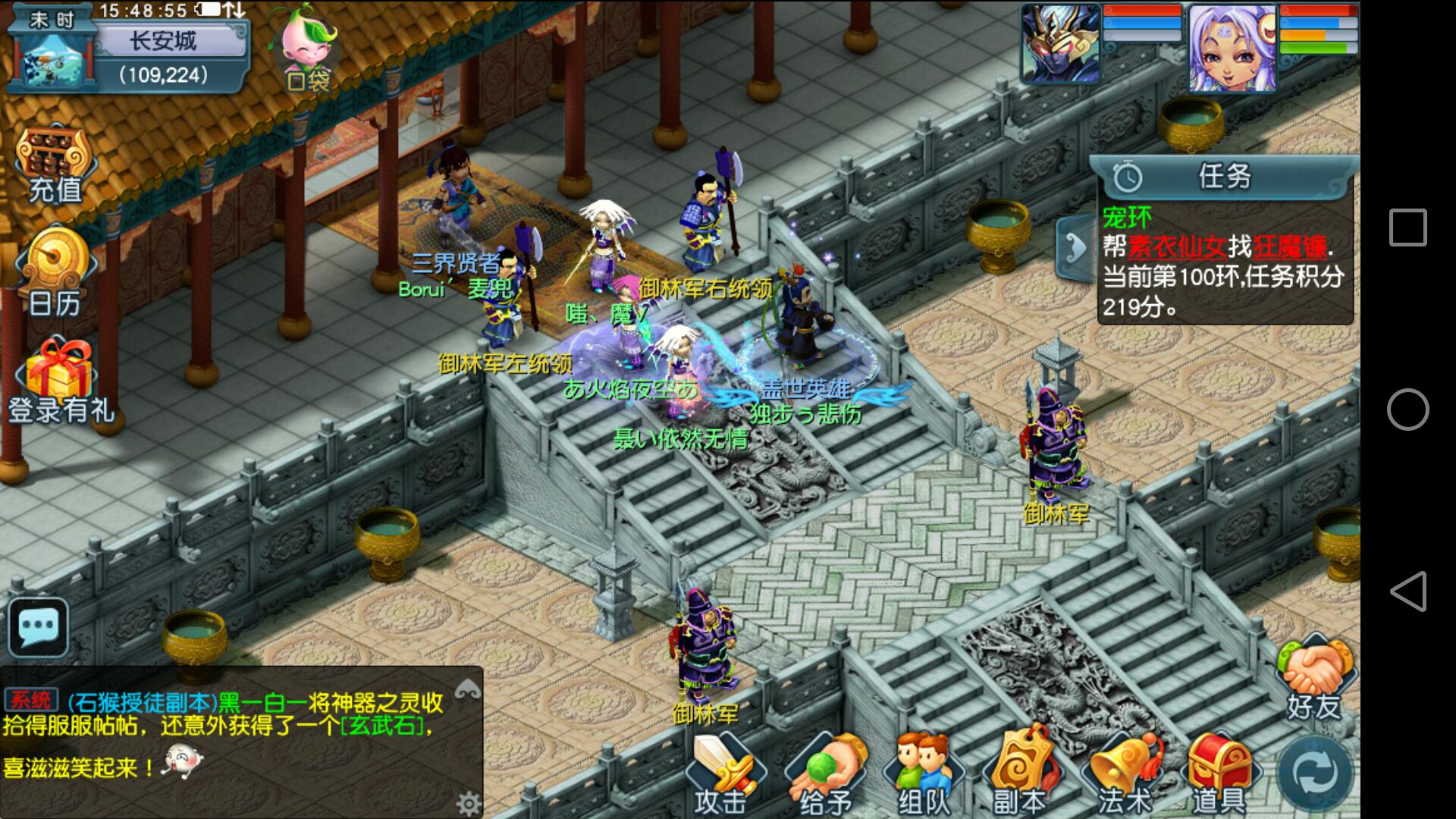This screenshot has height=819, width=1456.
Task: Open the chat speech bubble button
Action: pyautogui.click(x=38, y=628)
